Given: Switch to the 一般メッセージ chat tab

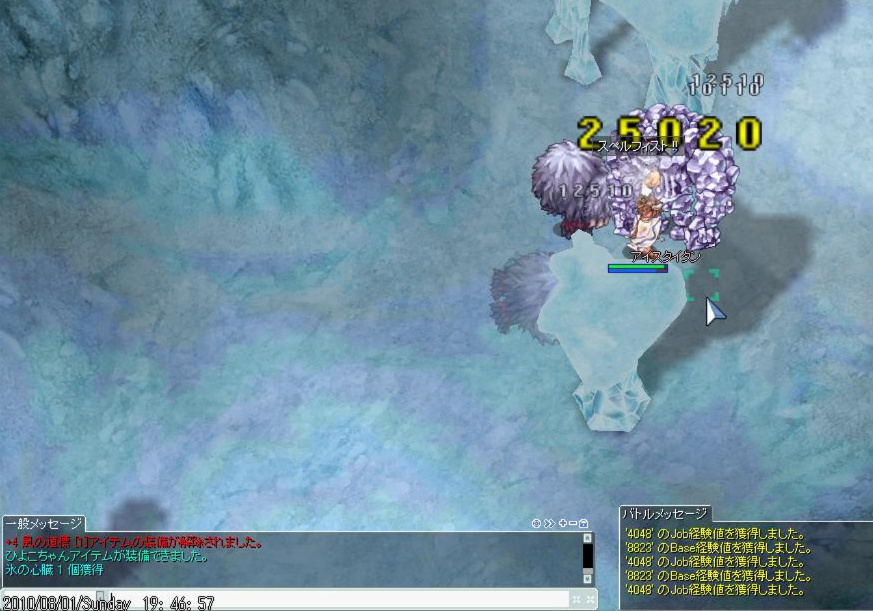Looking at the screenshot, I should (43, 524).
